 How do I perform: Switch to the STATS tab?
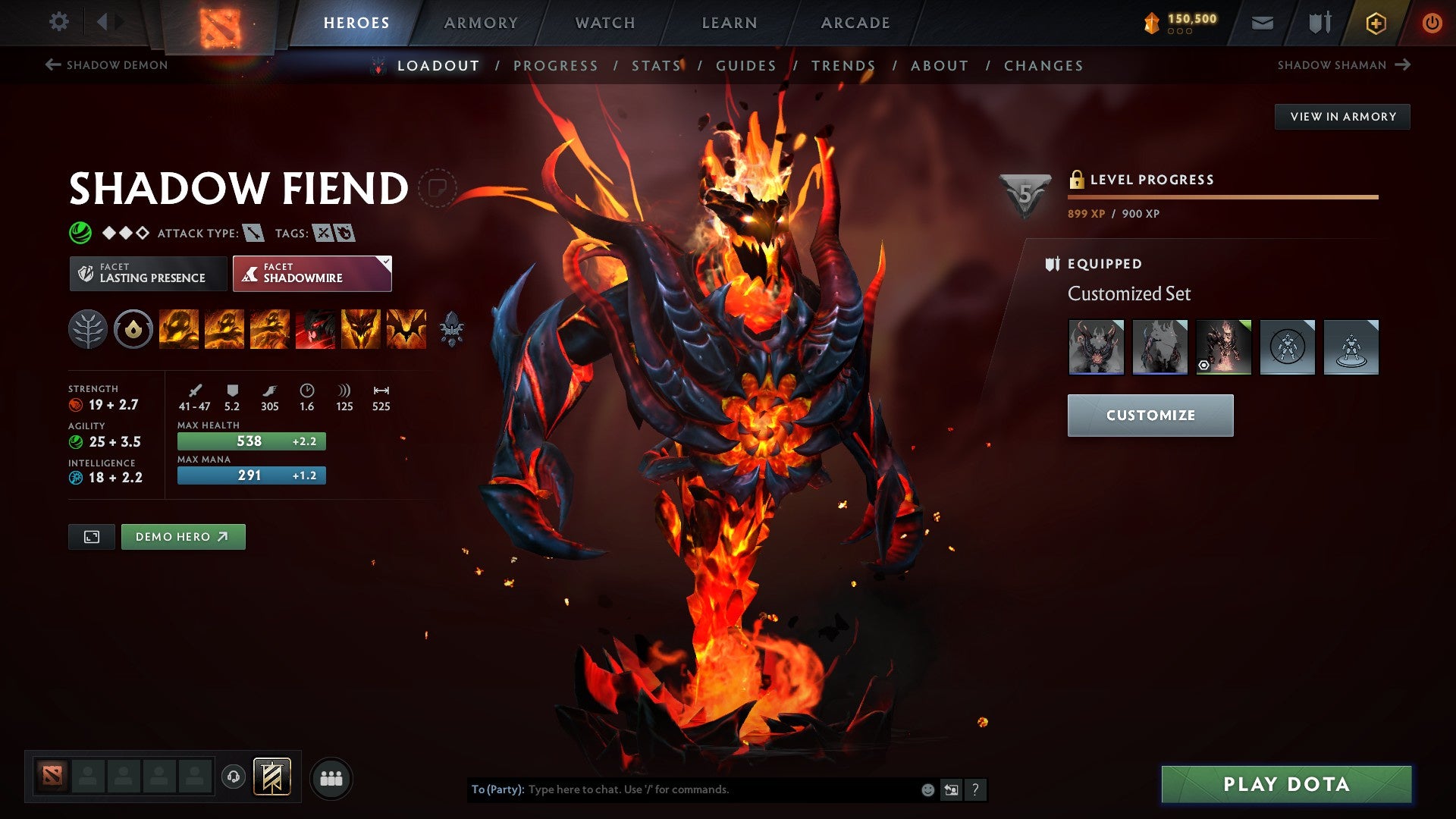coord(657,65)
